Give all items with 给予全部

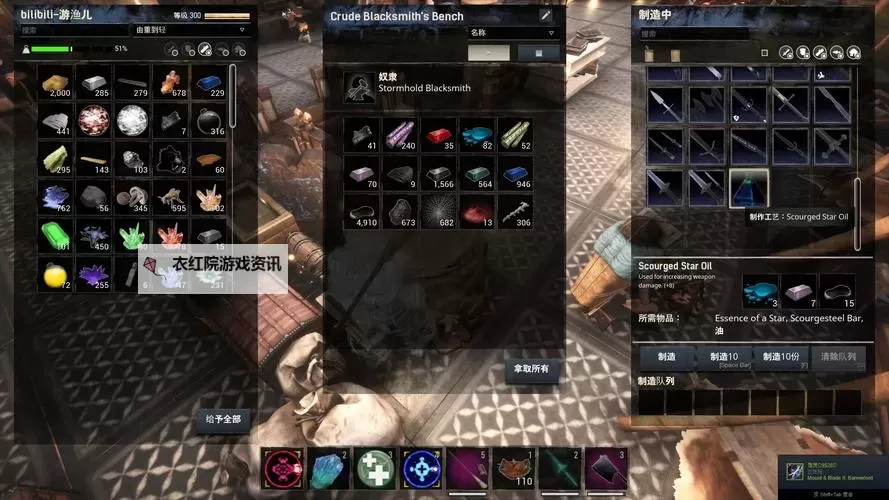(222, 418)
